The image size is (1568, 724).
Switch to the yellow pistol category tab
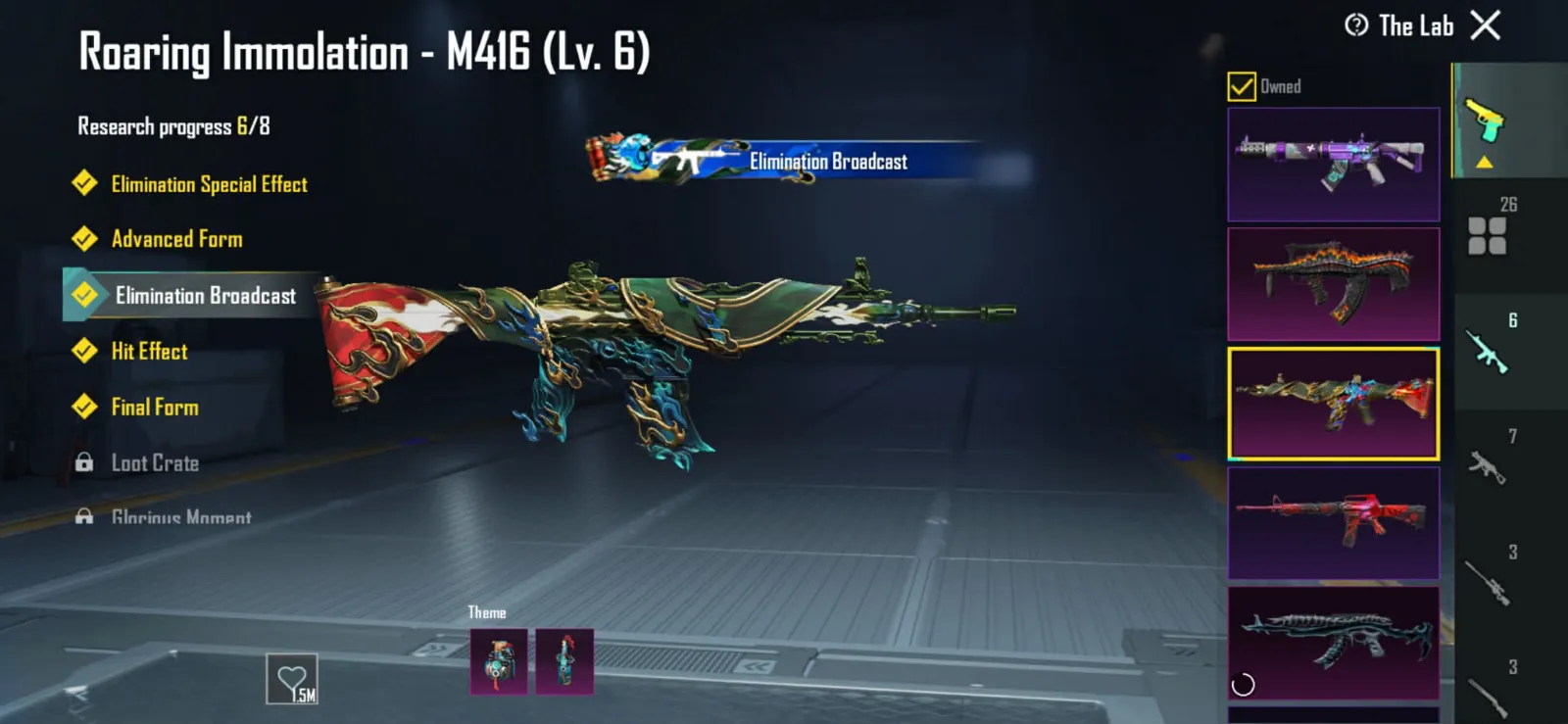click(1486, 121)
